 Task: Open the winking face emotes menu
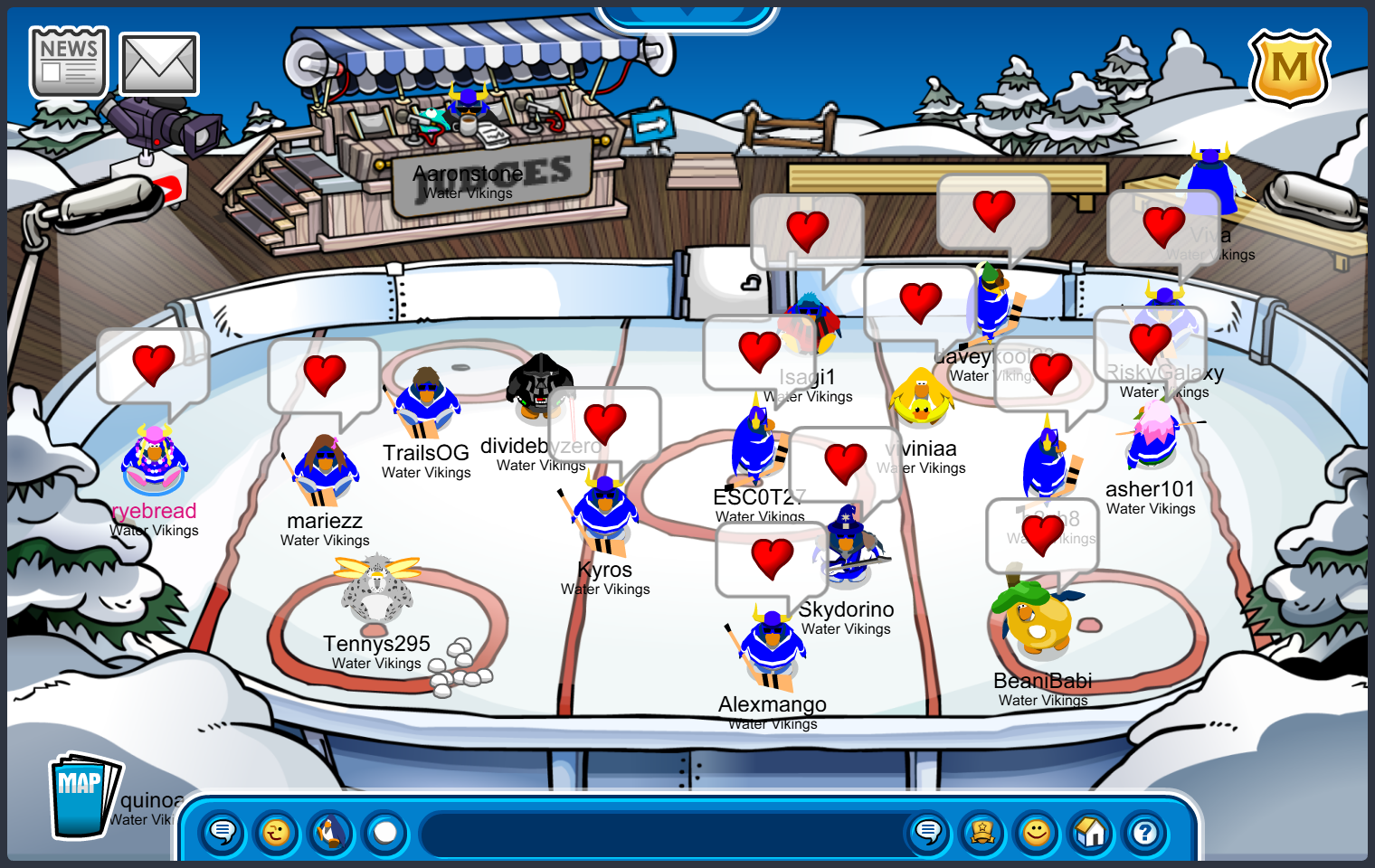tap(277, 832)
